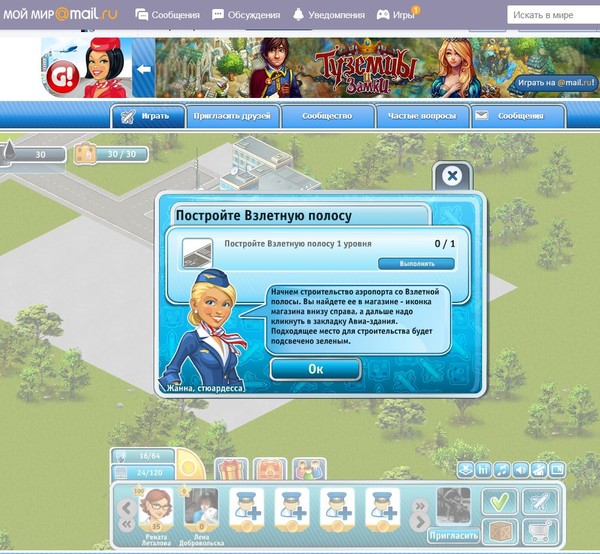Click the mail.ru search field

[x=555, y=15]
